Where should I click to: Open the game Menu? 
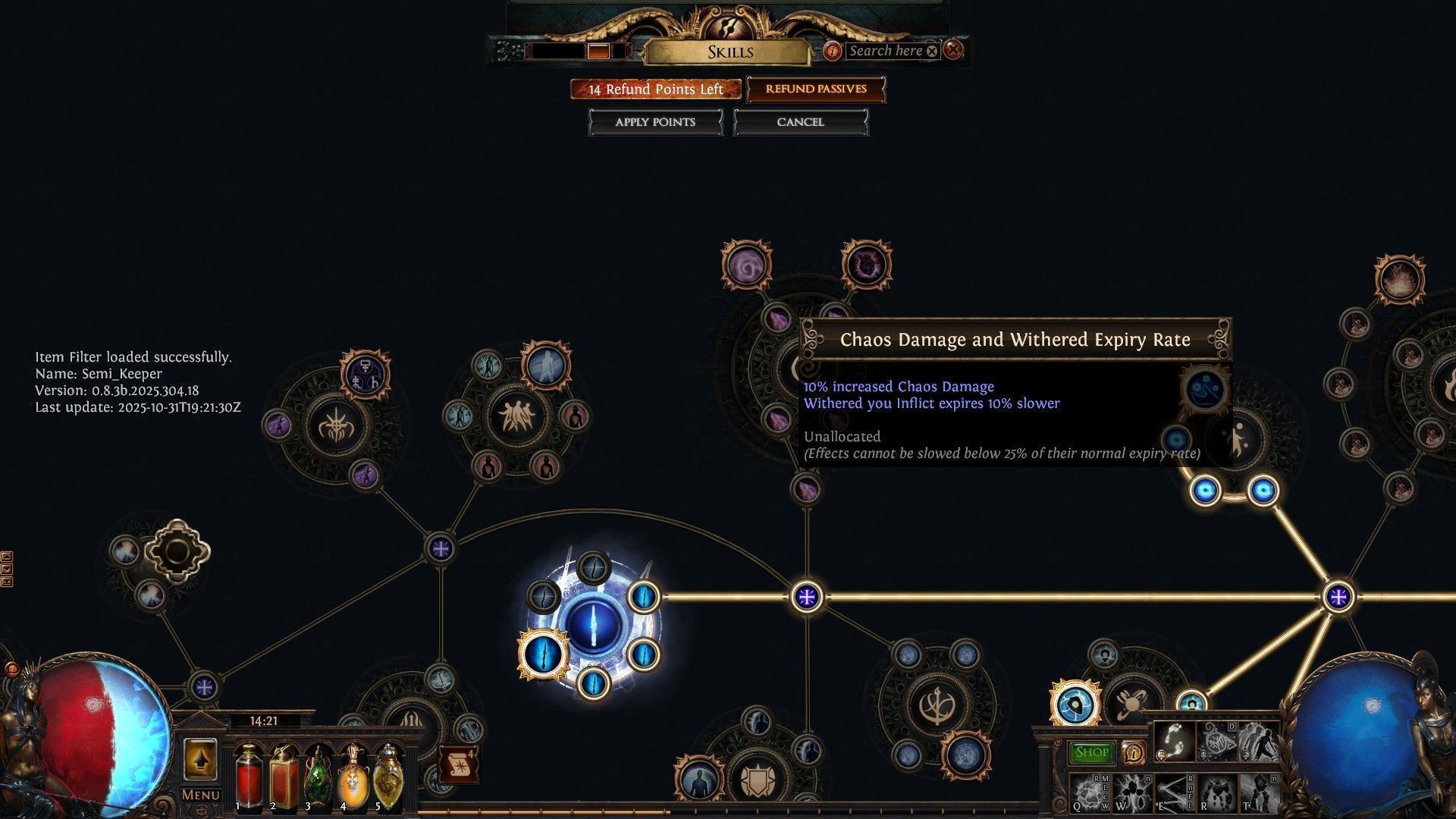tap(200, 795)
